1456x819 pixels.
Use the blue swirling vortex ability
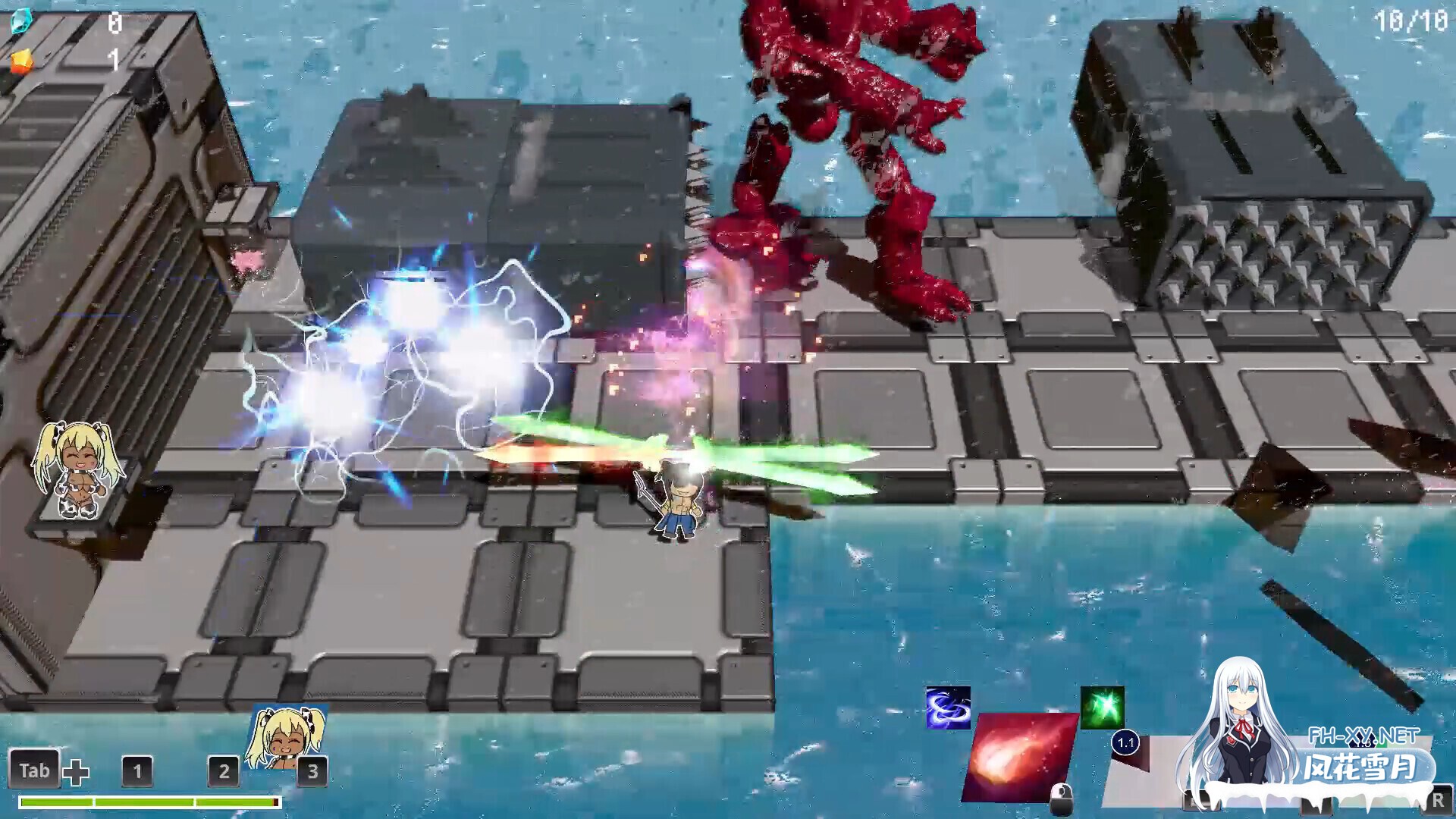click(948, 708)
